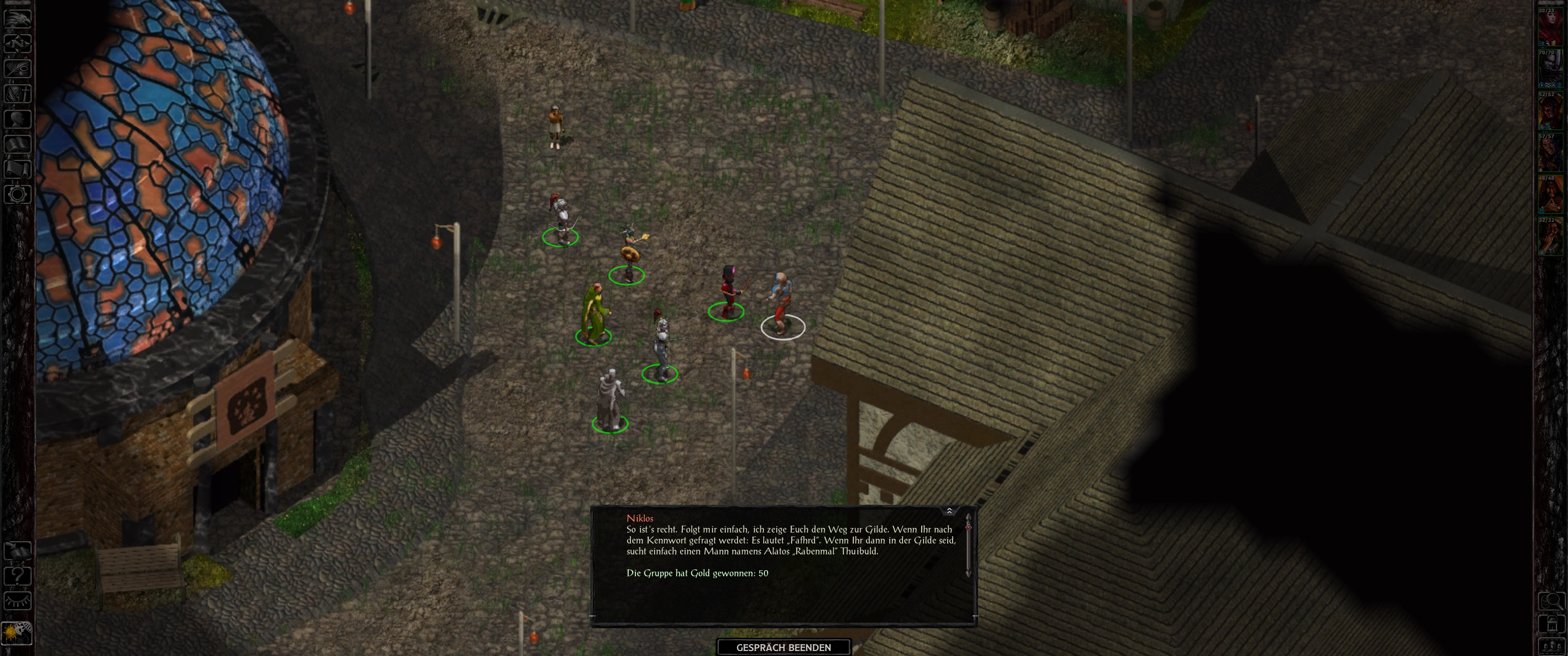Click the Gespräch Beenden button

tap(784, 647)
